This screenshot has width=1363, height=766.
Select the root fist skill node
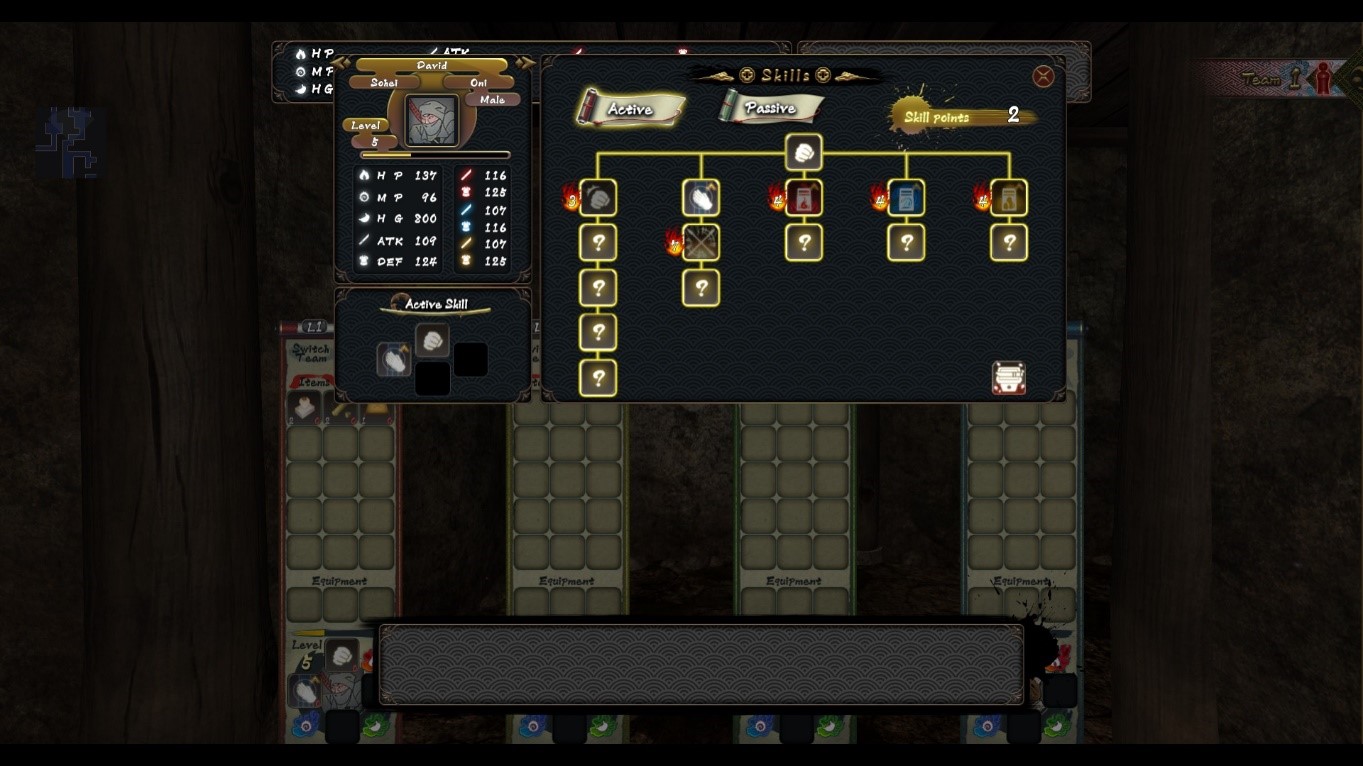click(x=804, y=153)
